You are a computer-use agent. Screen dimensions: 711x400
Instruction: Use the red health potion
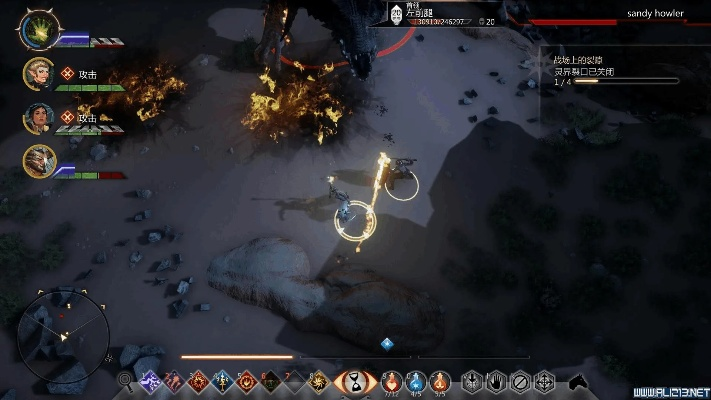[x=392, y=380]
